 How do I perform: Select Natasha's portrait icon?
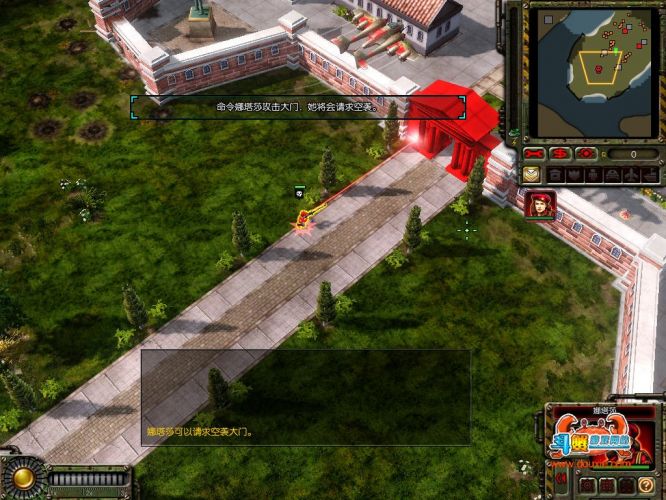tap(541, 204)
